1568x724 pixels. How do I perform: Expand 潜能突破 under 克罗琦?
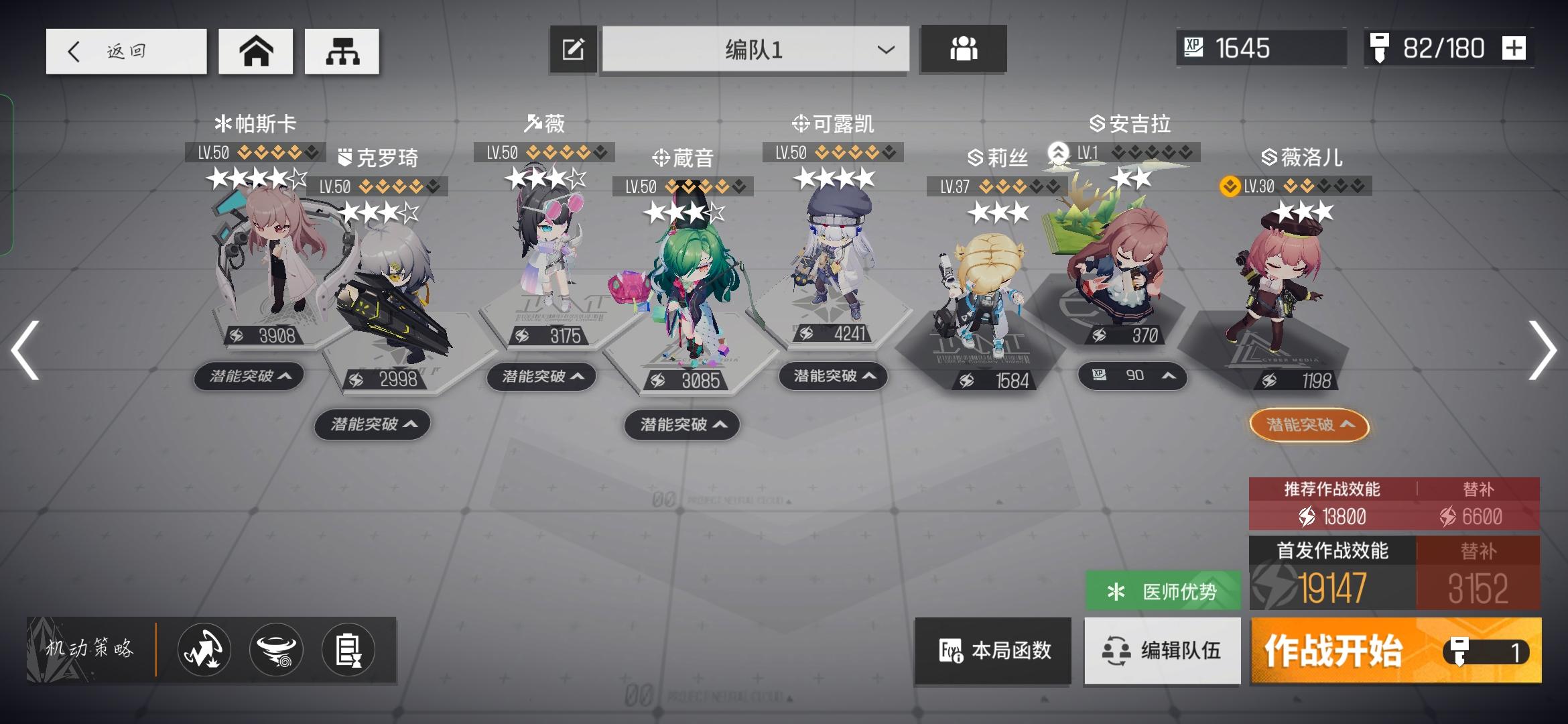click(372, 424)
